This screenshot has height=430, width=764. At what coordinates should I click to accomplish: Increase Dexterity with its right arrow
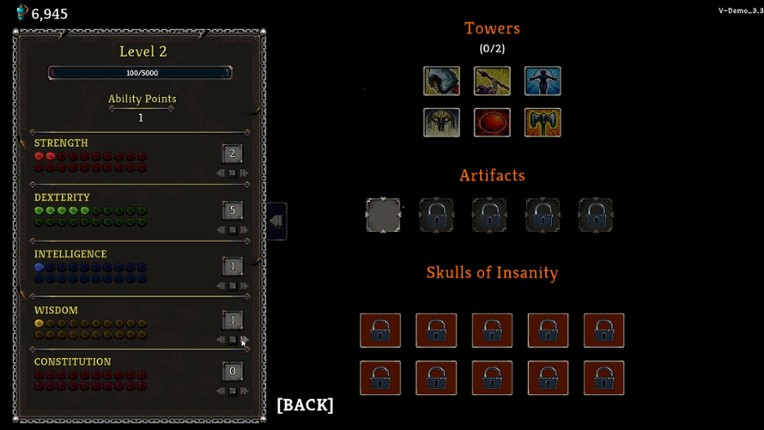[244, 230]
